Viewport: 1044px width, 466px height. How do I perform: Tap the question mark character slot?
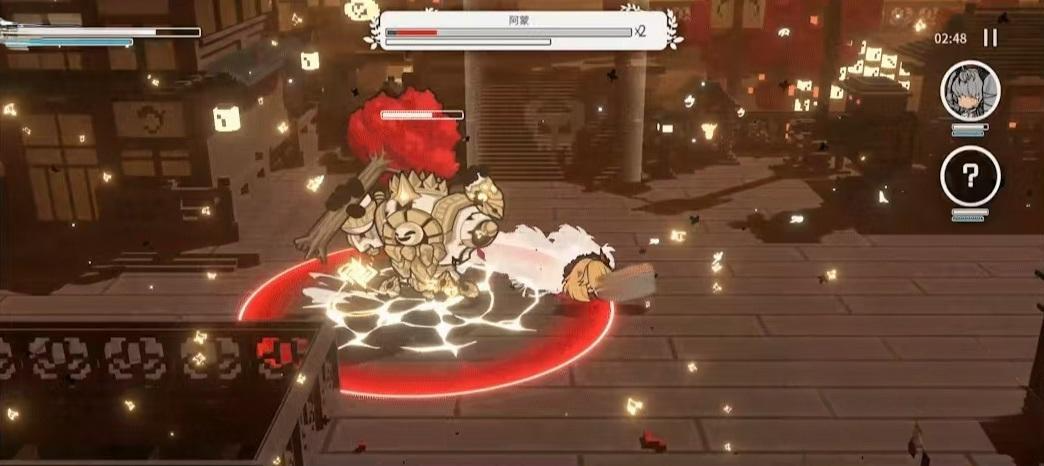coord(969,178)
